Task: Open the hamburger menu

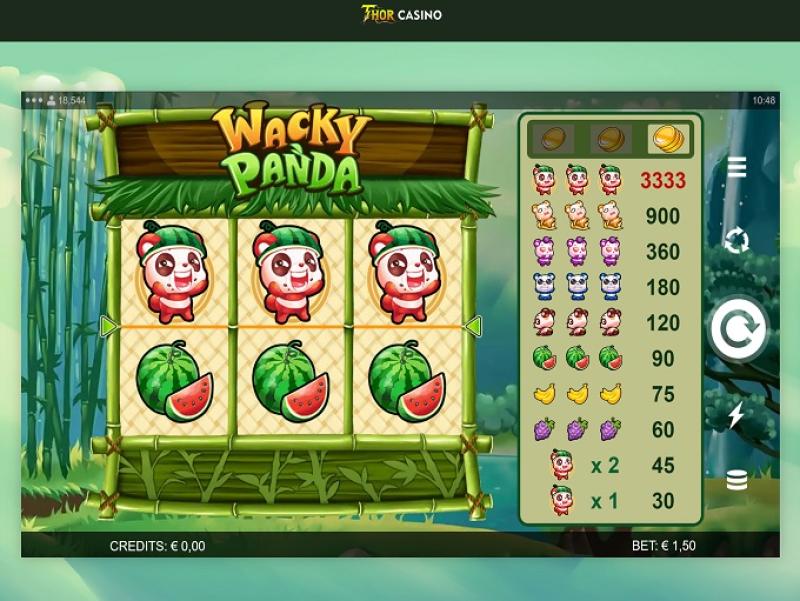Action: click(737, 167)
